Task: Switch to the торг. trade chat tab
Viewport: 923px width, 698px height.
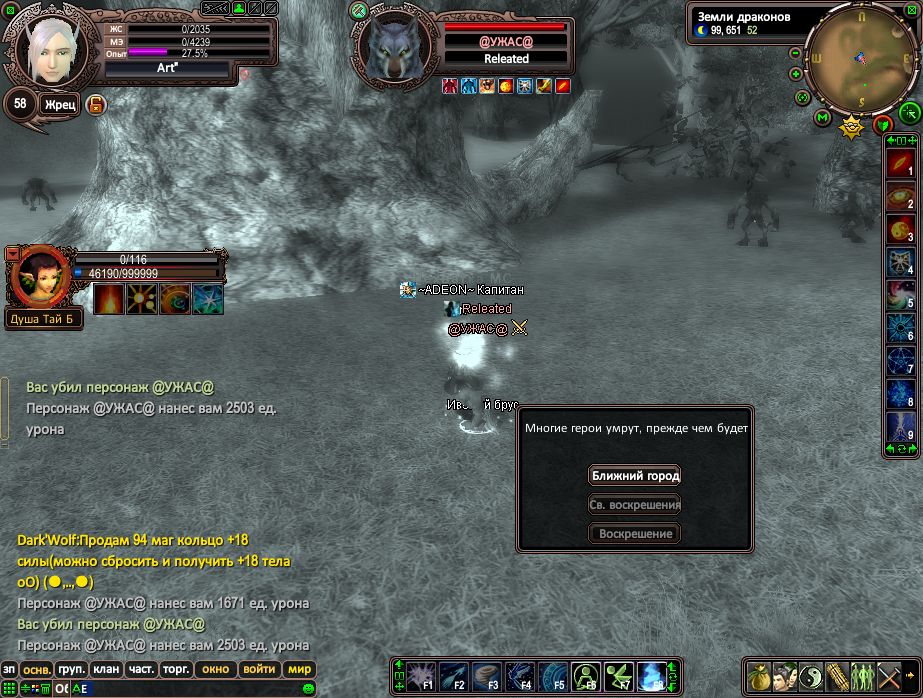Action: click(176, 669)
